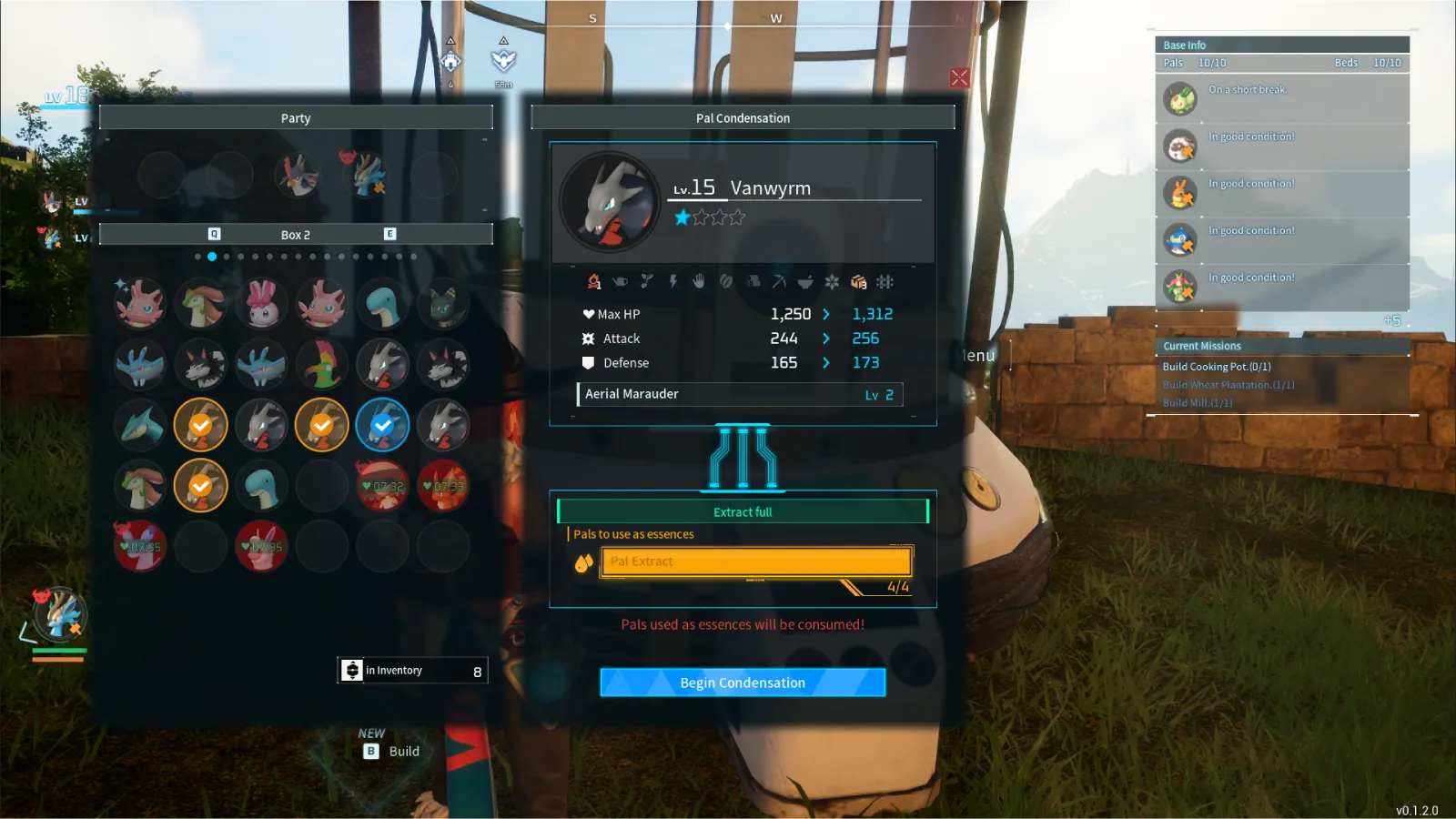Choose the black cat pal in Box 2

click(x=443, y=304)
